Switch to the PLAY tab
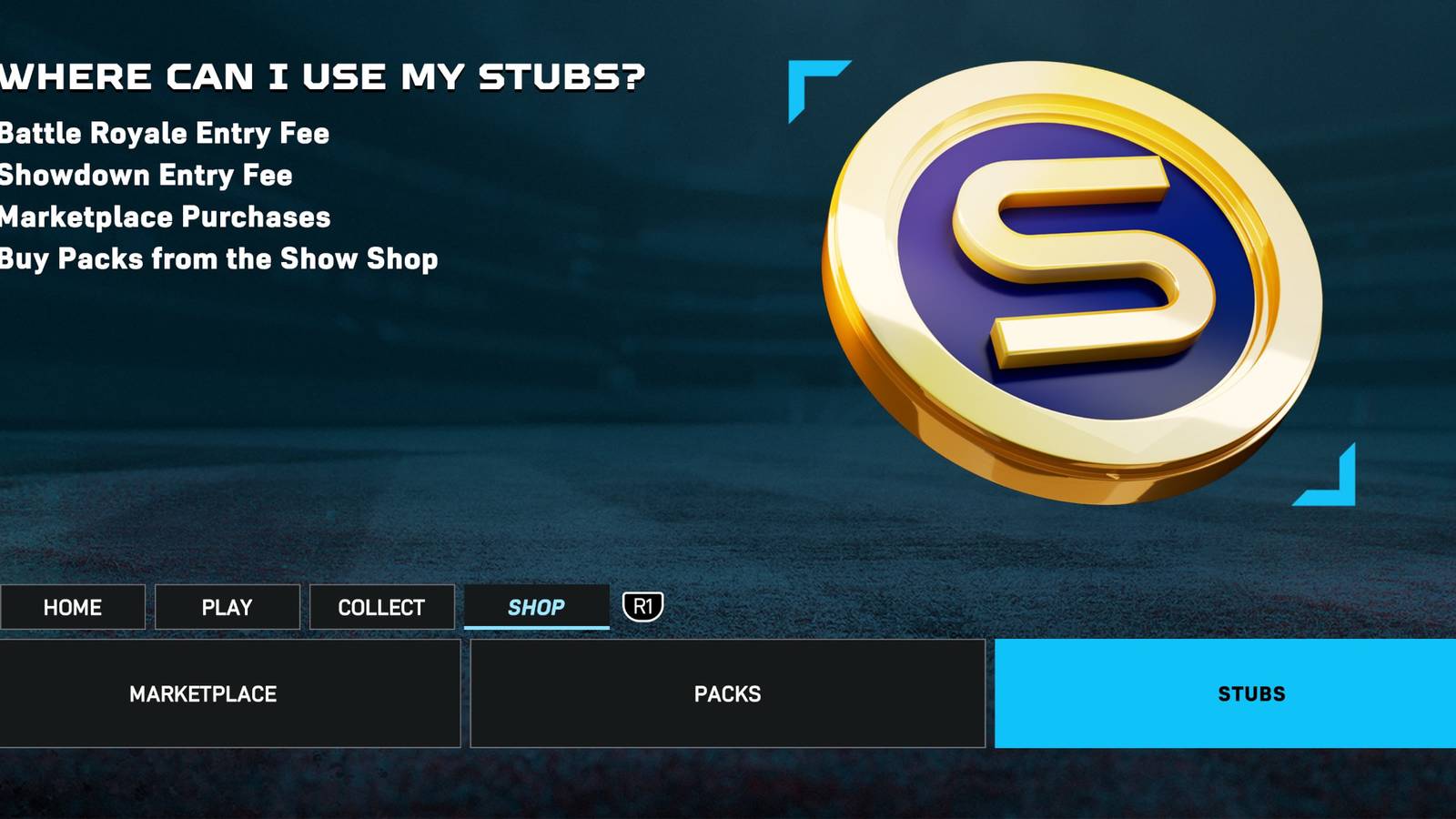The width and height of the screenshot is (1456, 819). coord(227,606)
